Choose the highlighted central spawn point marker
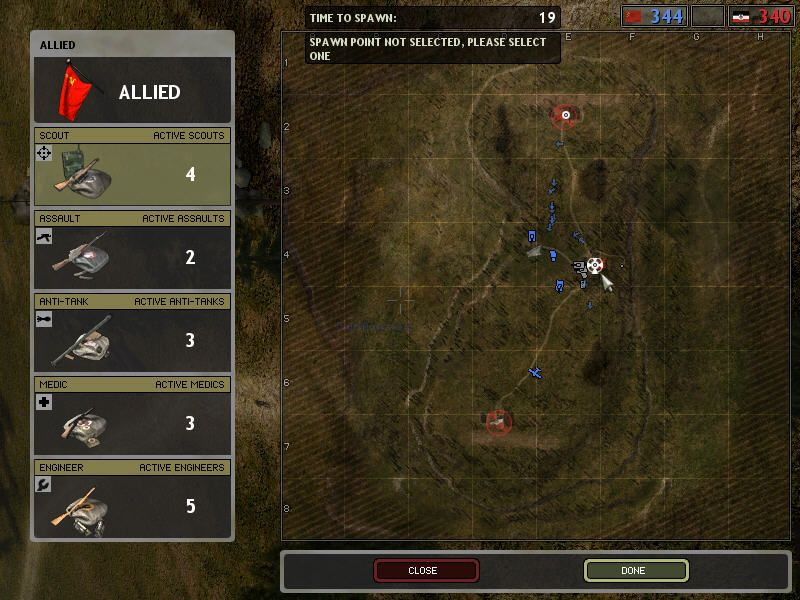Screen dimensions: 800x600 (x=596, y=264)
